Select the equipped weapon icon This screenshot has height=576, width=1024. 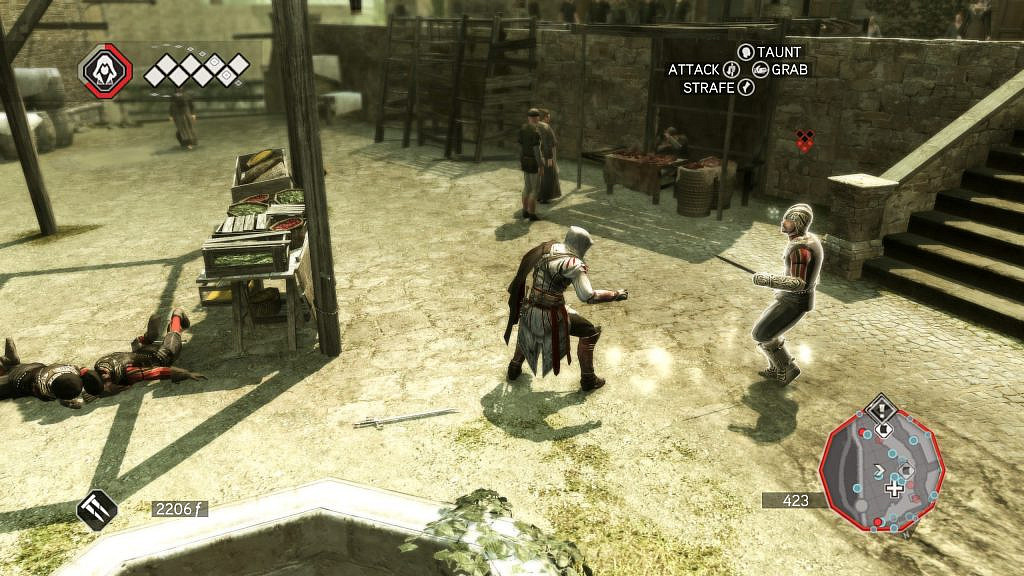pyautogui.click(x=97, y=509)
